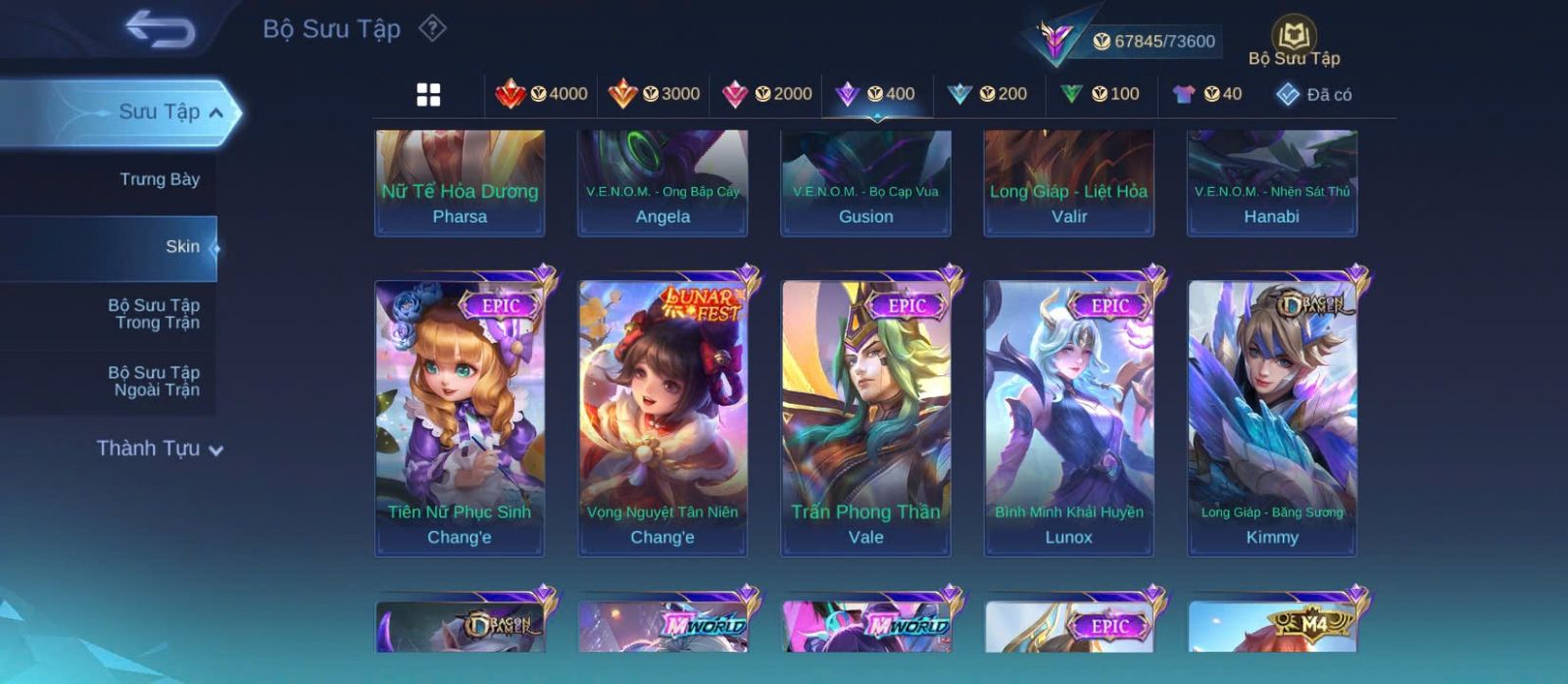
Task: View Vale's Trấn Phong Thần skin
Action: click(x=865, y=417)
